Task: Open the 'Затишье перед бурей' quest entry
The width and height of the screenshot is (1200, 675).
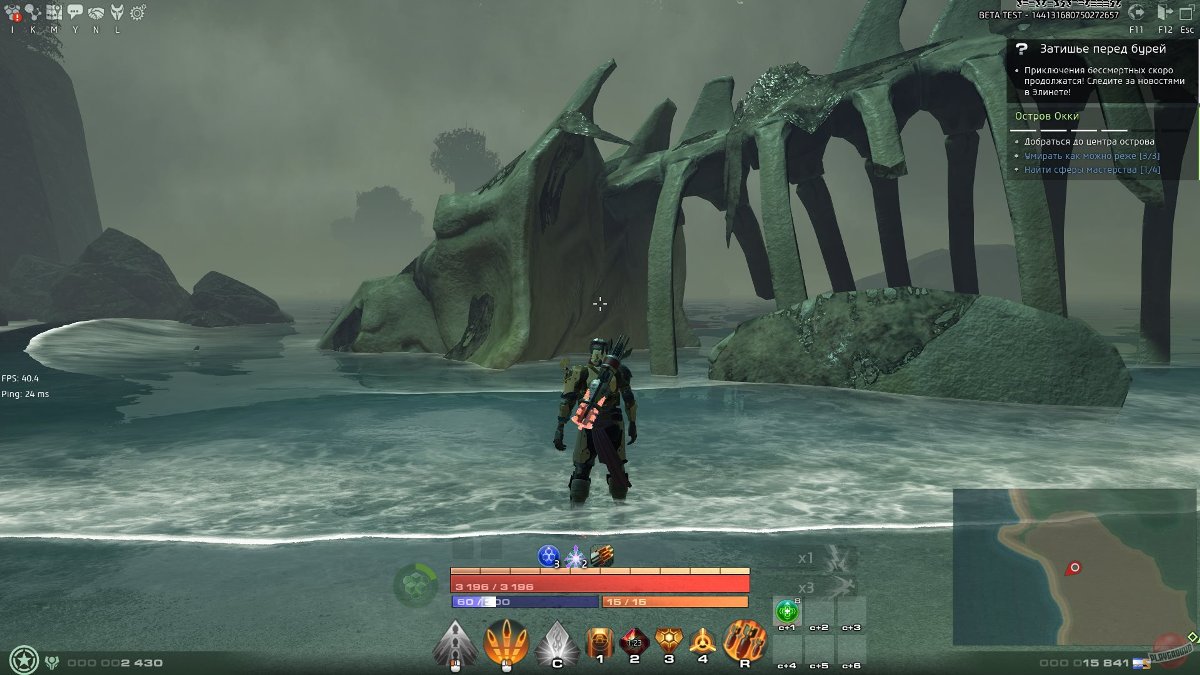Action: pos(1089,48)
